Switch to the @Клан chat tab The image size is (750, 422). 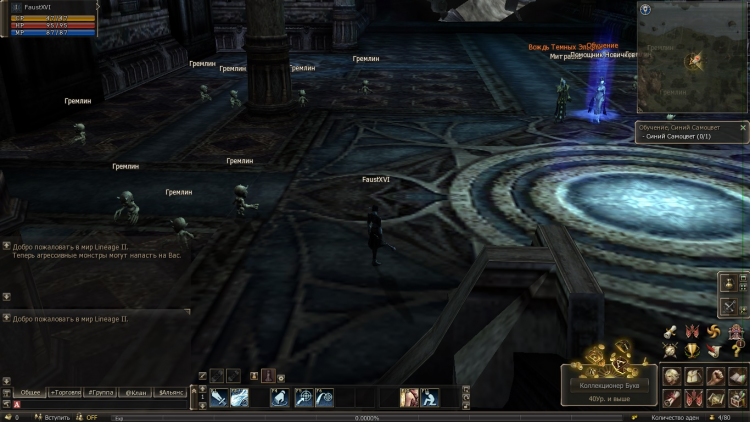pyautogui.click(x=135, y=393)
